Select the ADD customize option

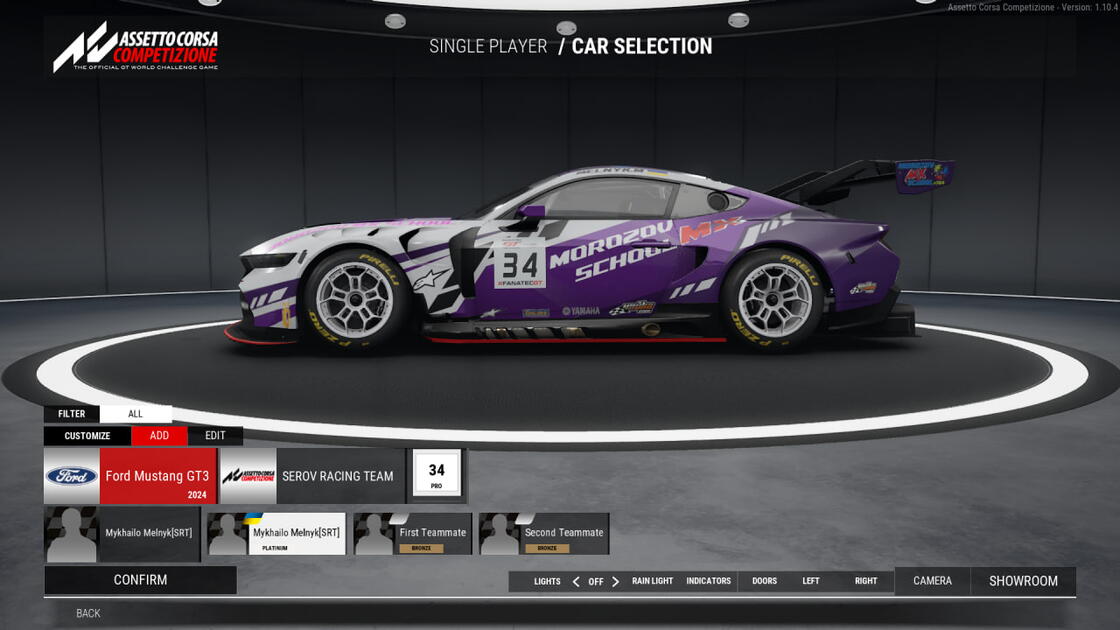159,436
